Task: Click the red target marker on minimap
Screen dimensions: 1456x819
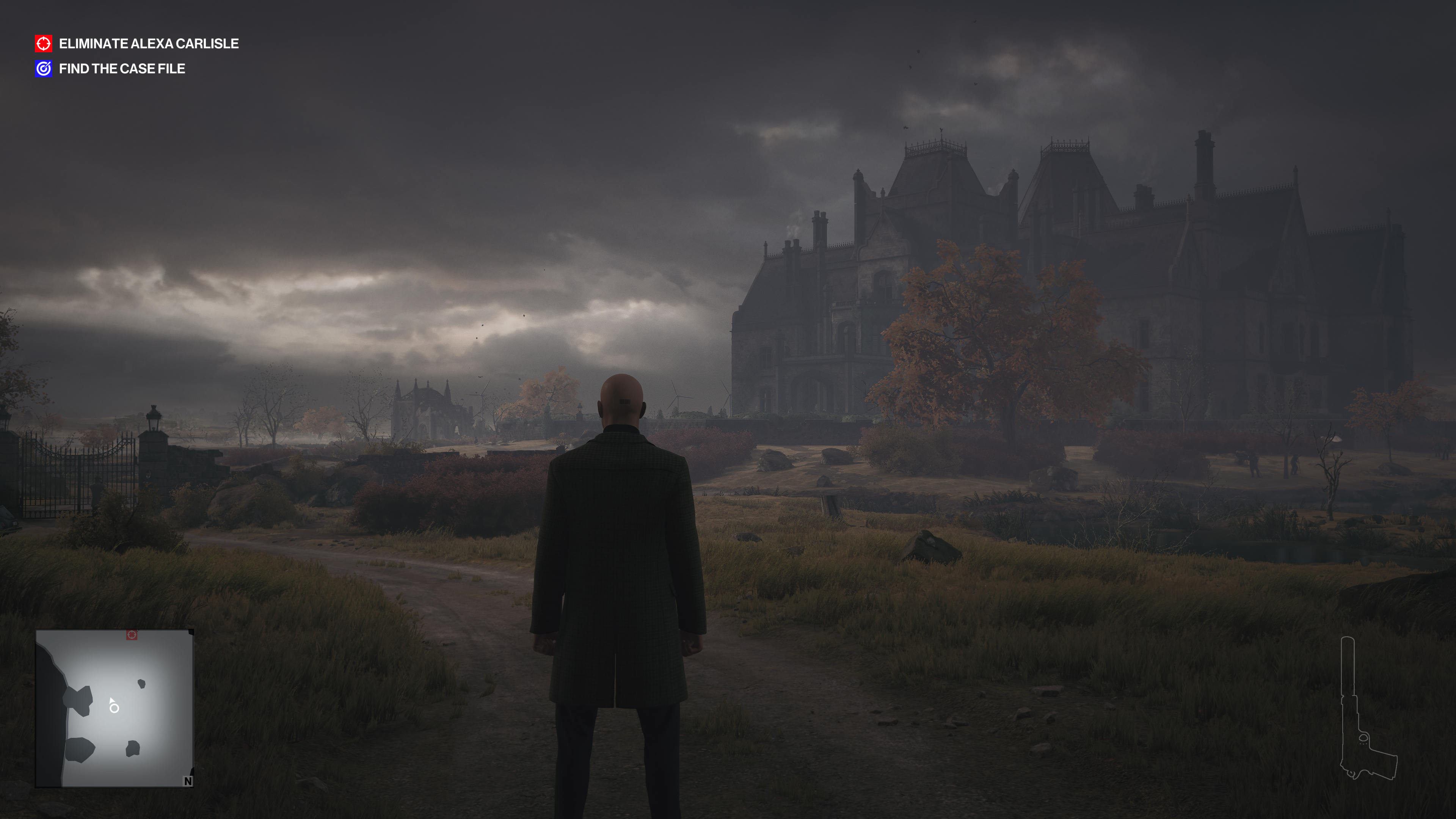Action: (x=132, y=635)
